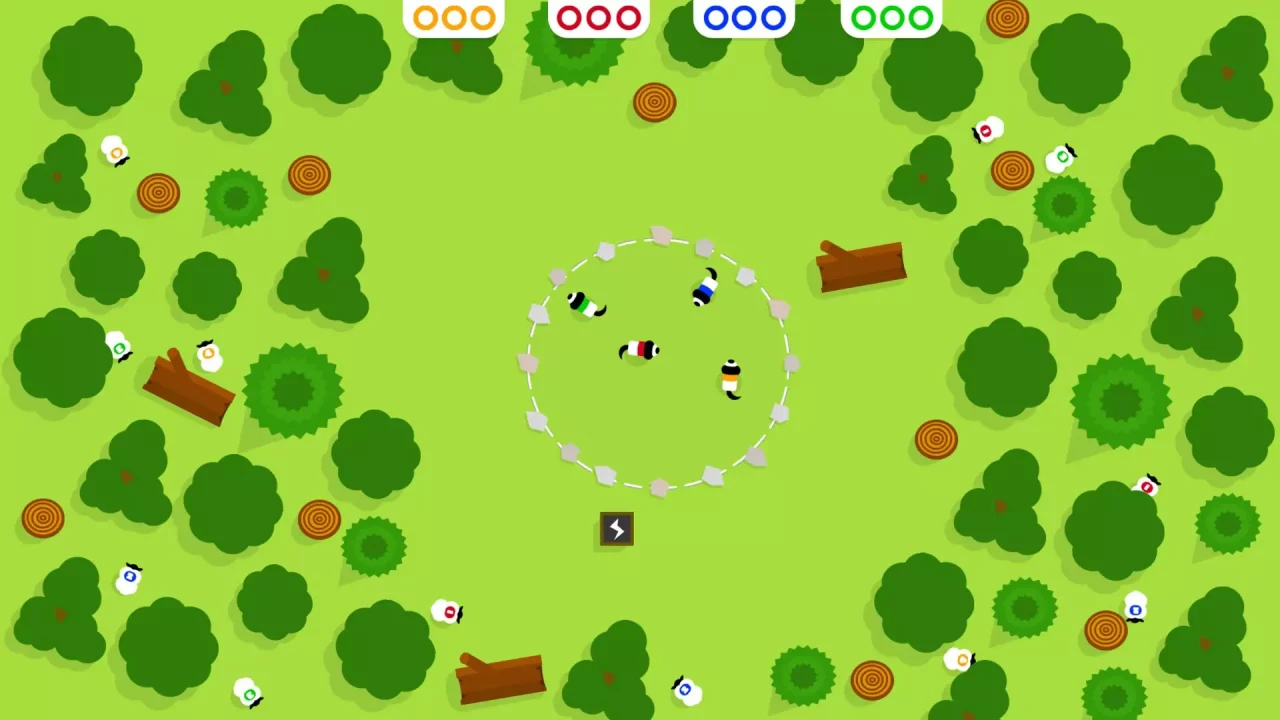Select the sheep perched on the left fallen log
The width and height of the screenshot is (1280, 720).
[207, 355]
